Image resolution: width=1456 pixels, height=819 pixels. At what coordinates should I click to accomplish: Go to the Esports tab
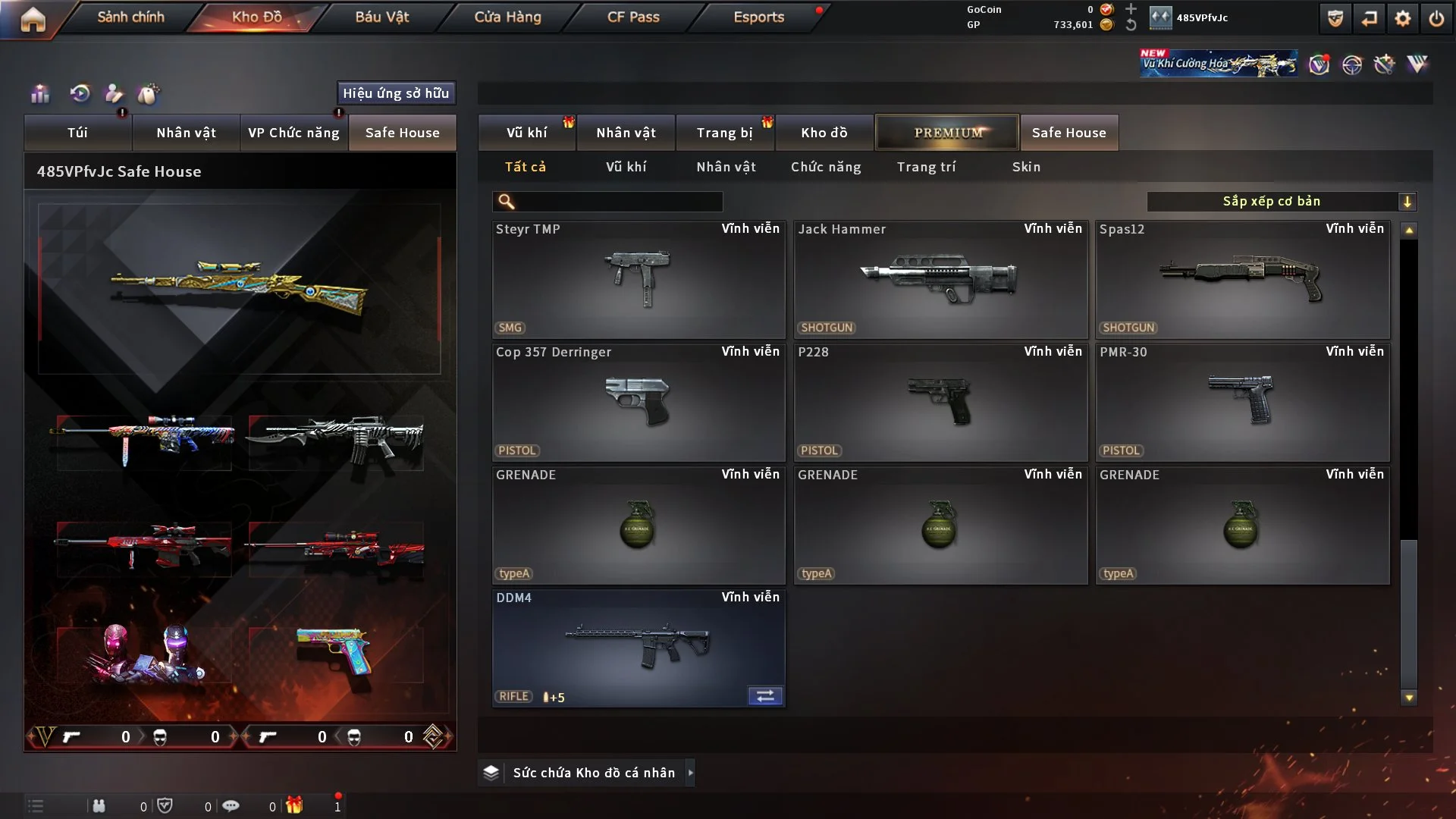[758, 17]
